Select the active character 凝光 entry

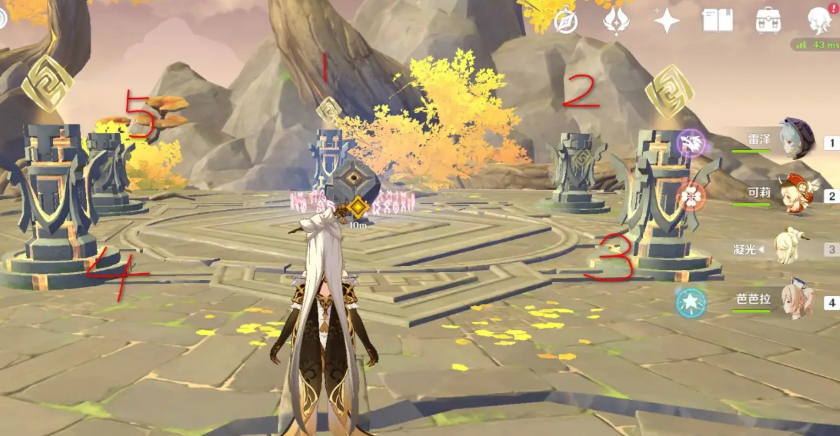[796, 247]
